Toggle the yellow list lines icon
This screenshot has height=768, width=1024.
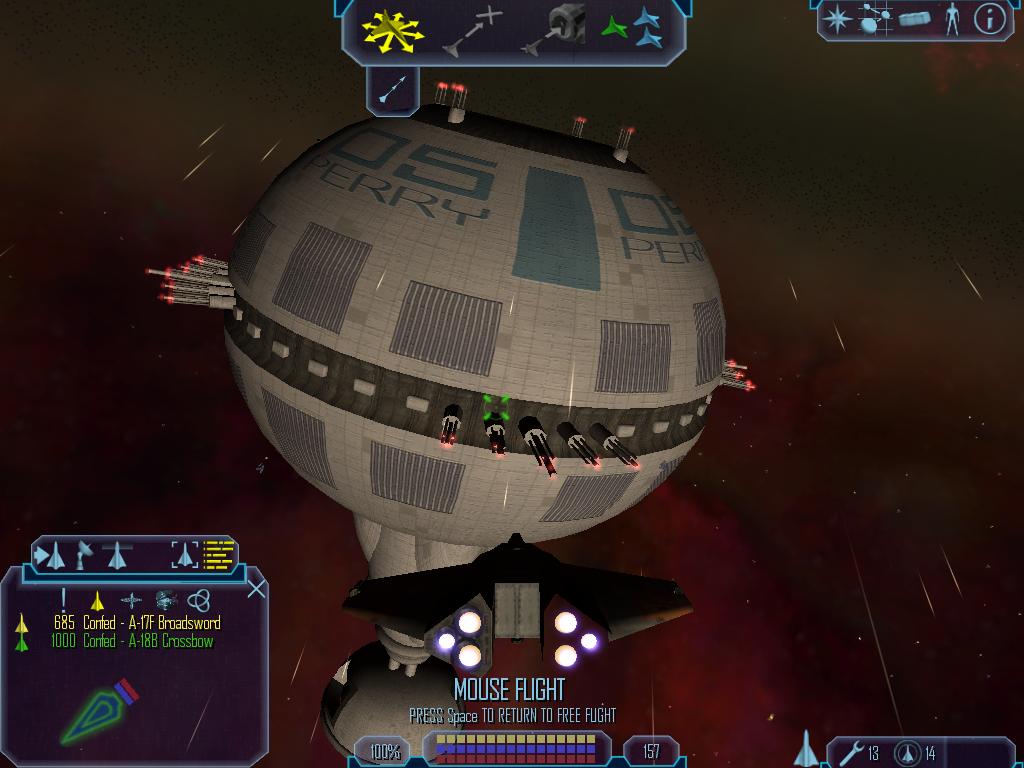click(x=219, y=554)
